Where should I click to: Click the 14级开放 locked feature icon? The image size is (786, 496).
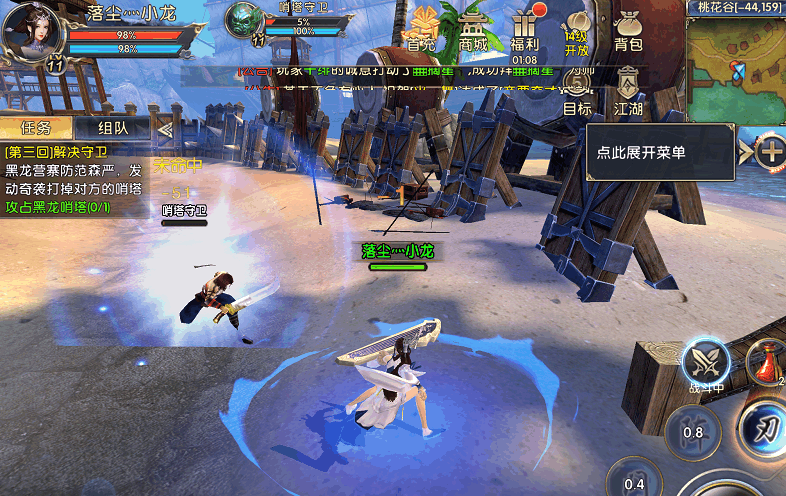click(x=577, y=32)
